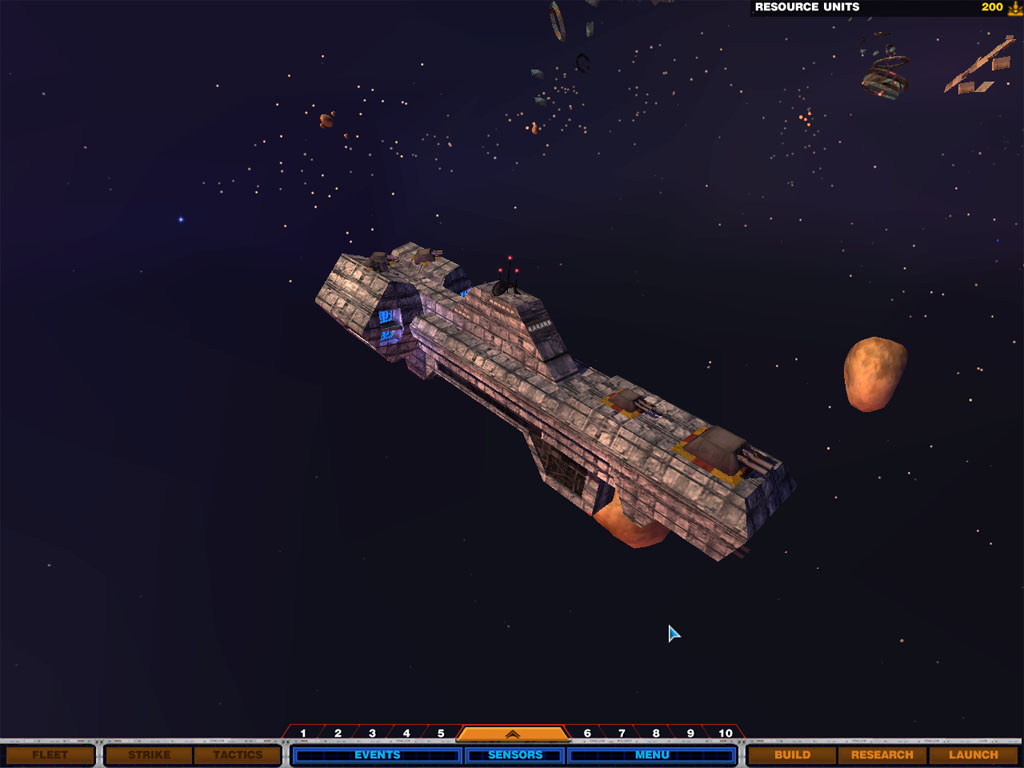
Task: Select control group 2
Action: (338, 734)
